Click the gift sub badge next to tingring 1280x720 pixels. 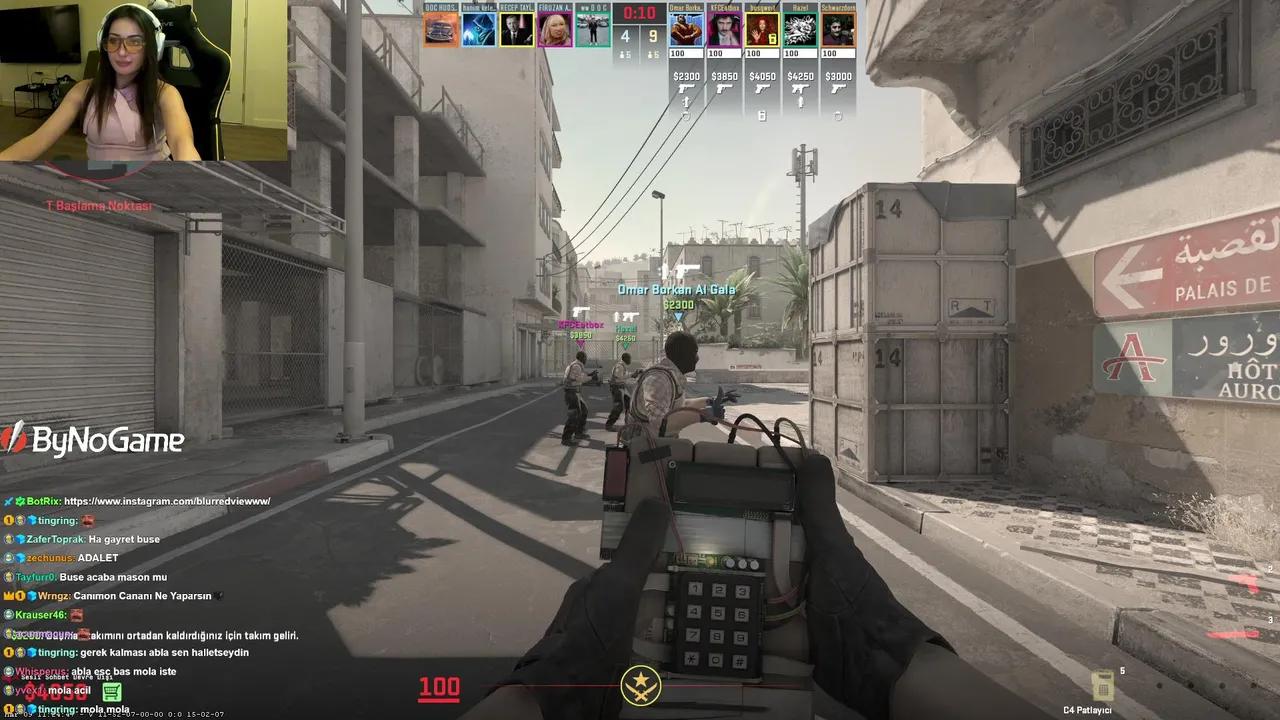[20, 520]
